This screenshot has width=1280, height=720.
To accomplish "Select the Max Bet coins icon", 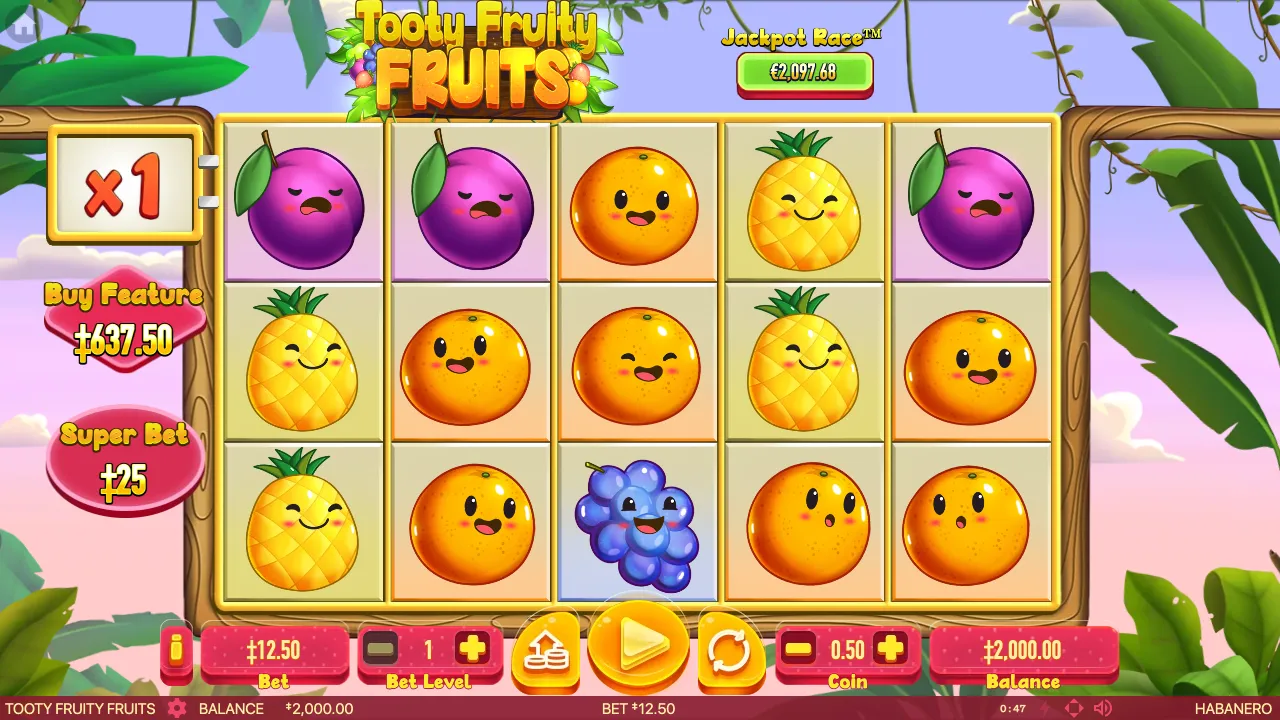I will [546, 650].
